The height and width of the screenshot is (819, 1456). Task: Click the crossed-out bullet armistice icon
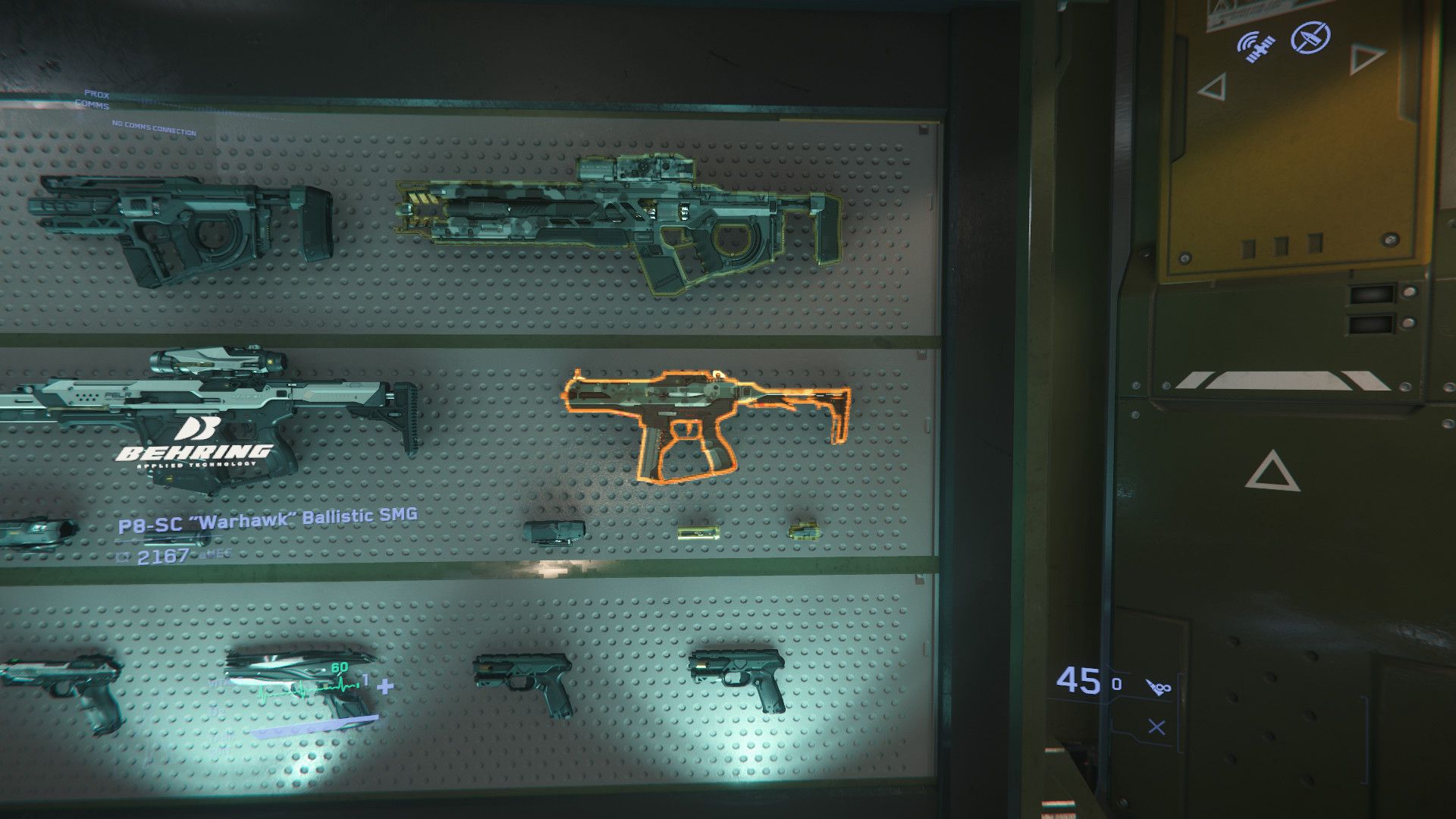[x=1310, y=36]
